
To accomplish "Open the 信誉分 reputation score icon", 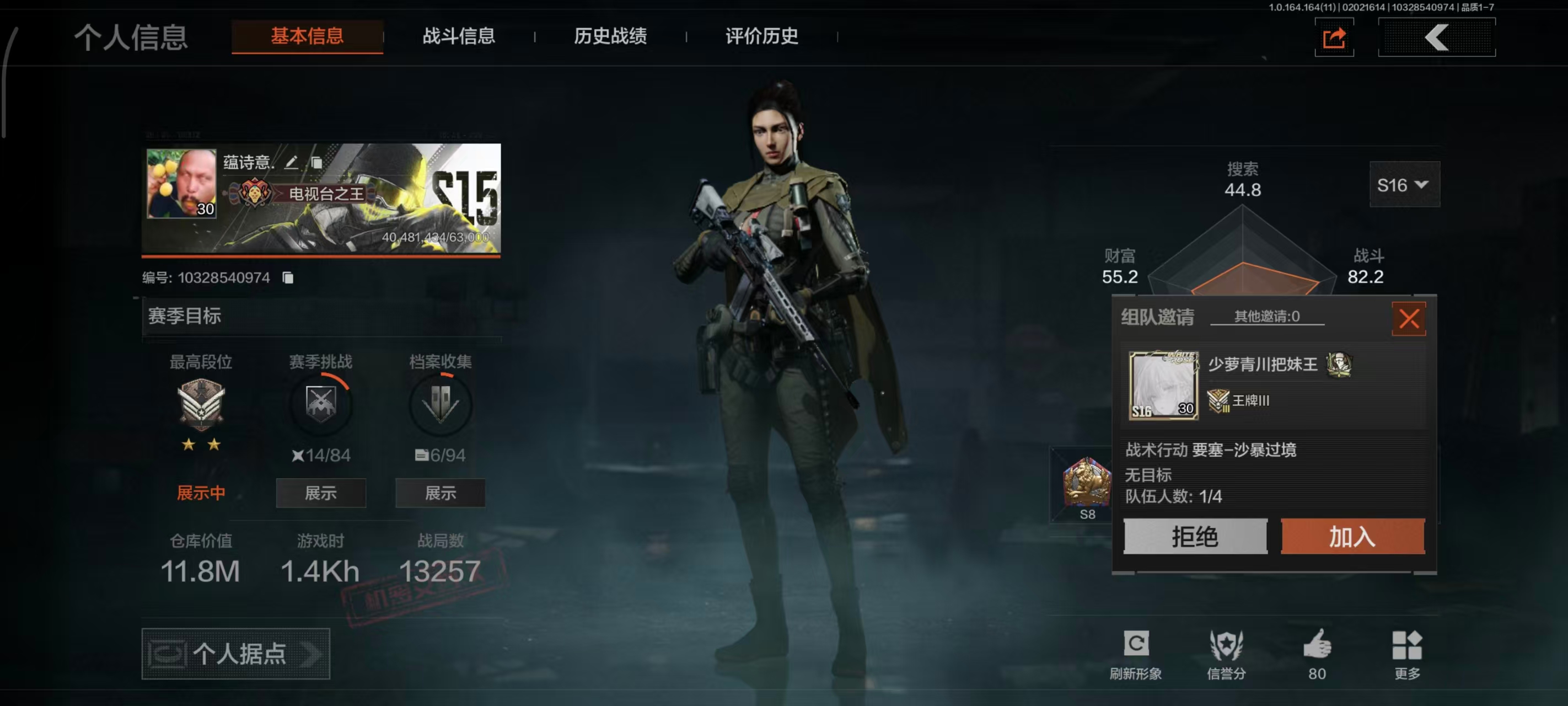I will tap(1228, 643).
